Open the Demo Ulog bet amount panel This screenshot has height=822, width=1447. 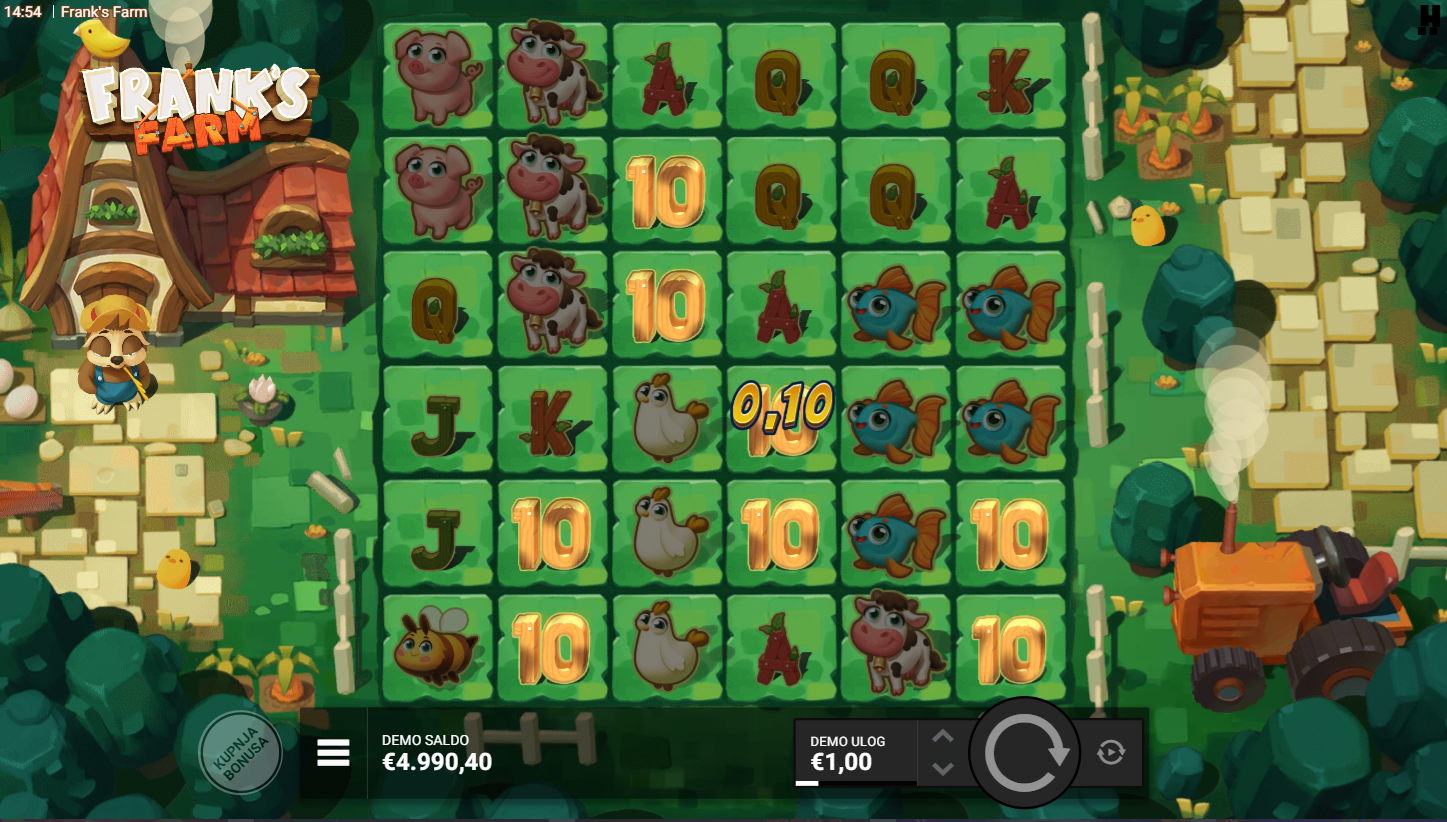click(854, 753)
